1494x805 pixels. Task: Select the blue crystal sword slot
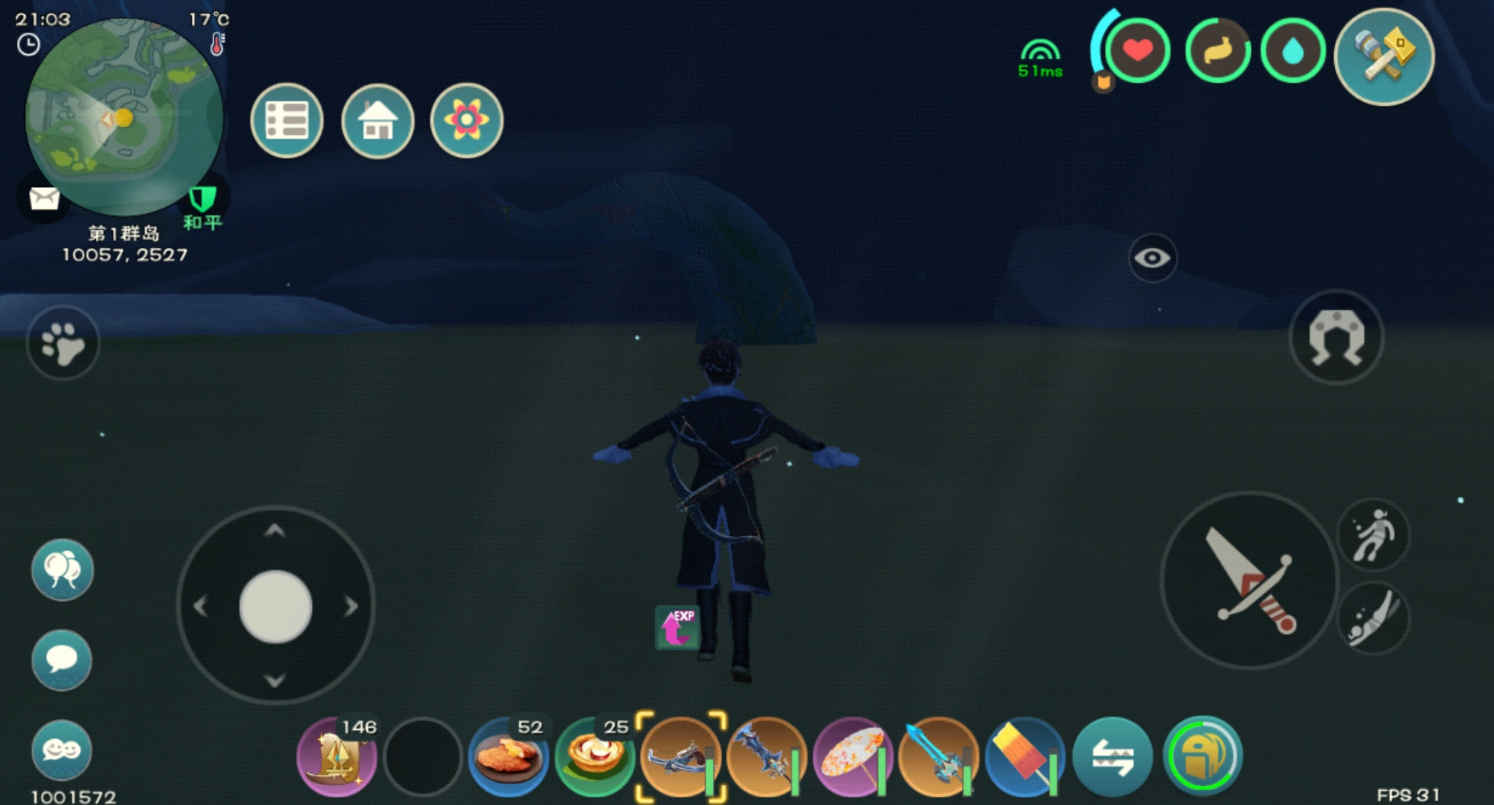tap(938, 757)
